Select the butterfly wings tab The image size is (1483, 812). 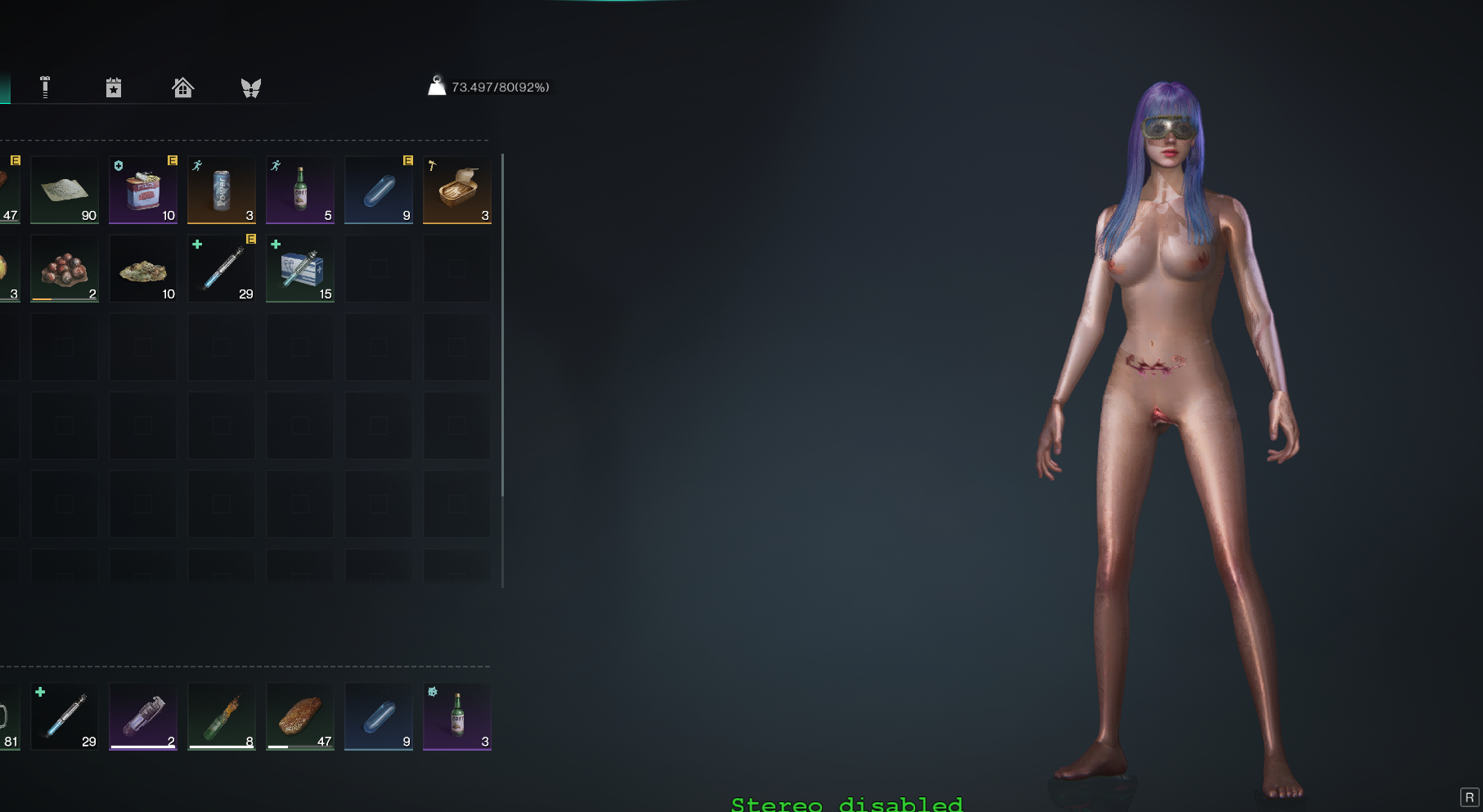click(251, 87)
